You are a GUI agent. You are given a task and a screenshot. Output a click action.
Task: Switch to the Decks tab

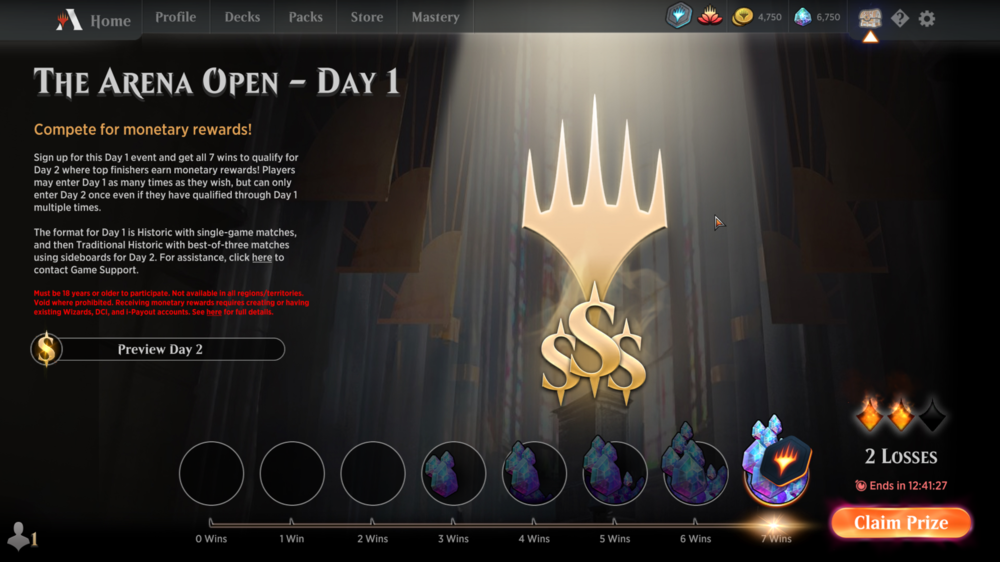(x=242, y=17)
